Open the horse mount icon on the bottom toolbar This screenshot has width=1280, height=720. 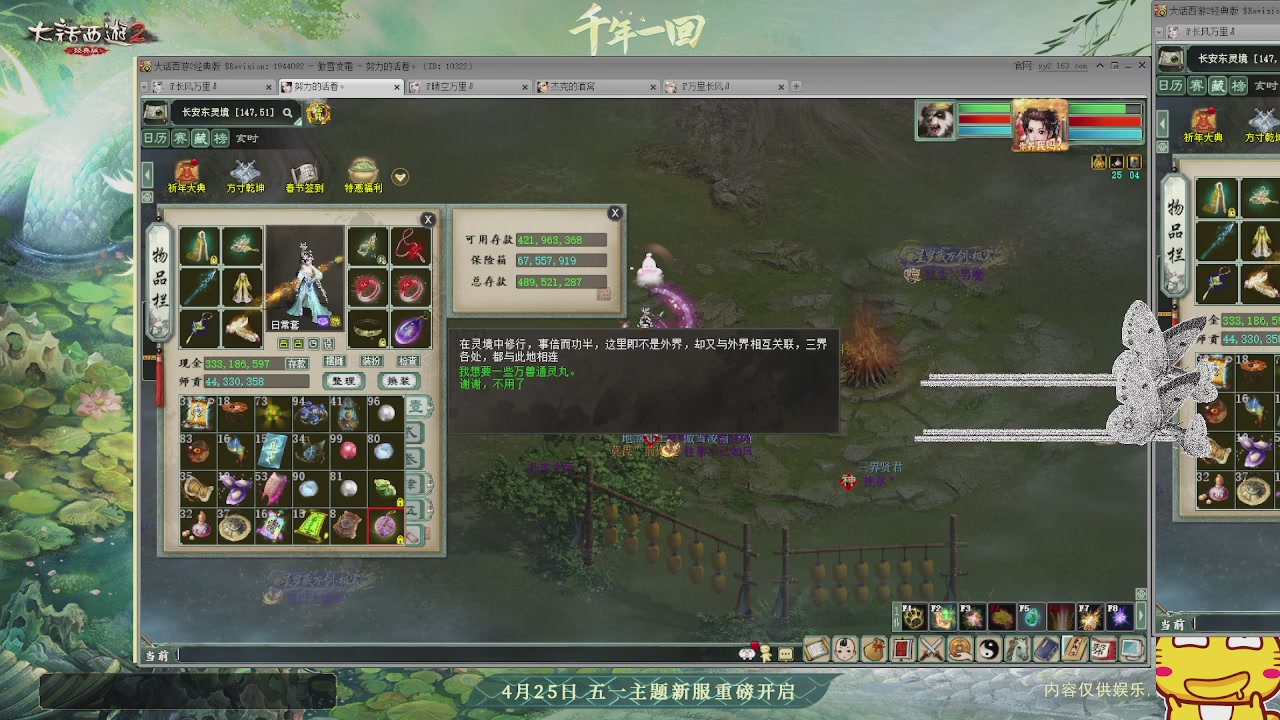[1019, 650]
